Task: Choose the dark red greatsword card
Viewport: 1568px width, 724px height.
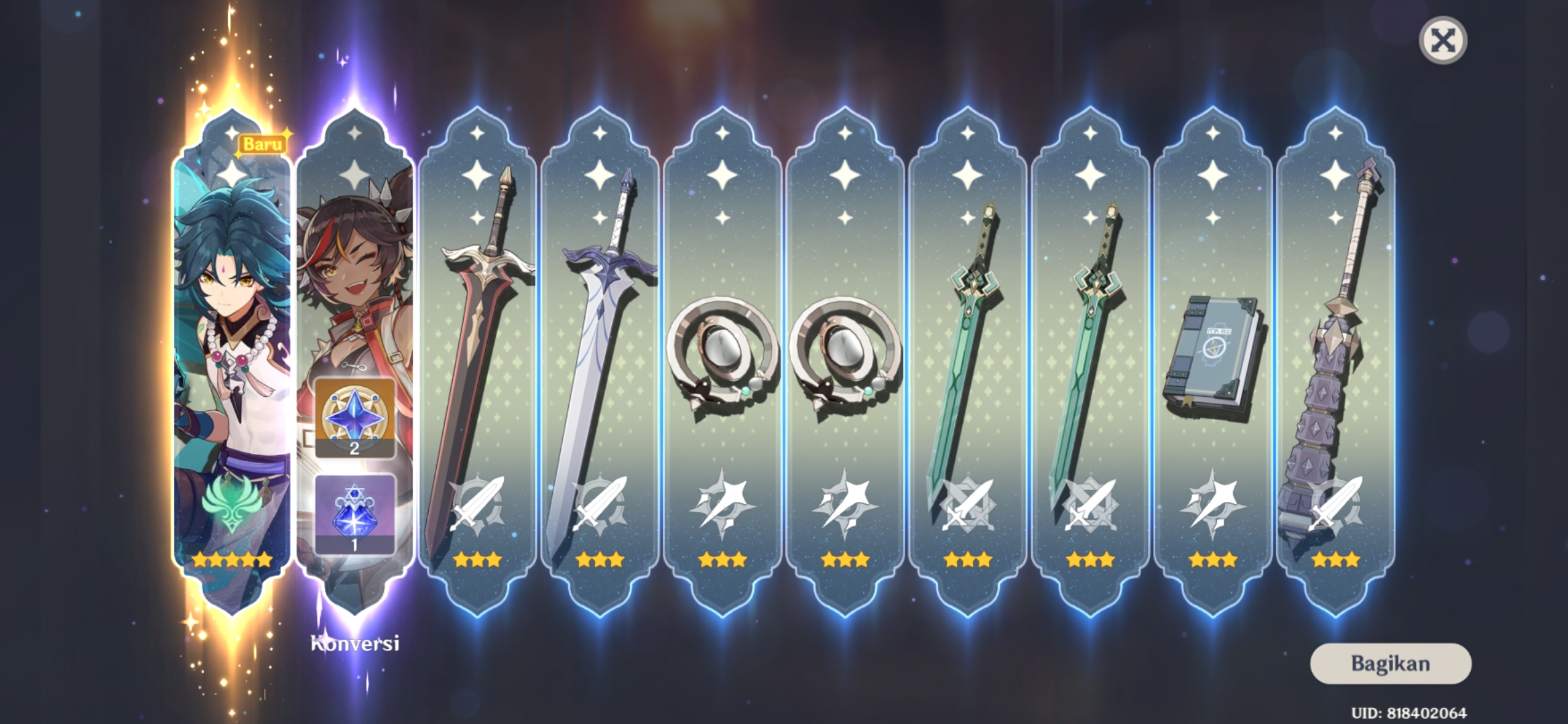Action: pos(477,362)
